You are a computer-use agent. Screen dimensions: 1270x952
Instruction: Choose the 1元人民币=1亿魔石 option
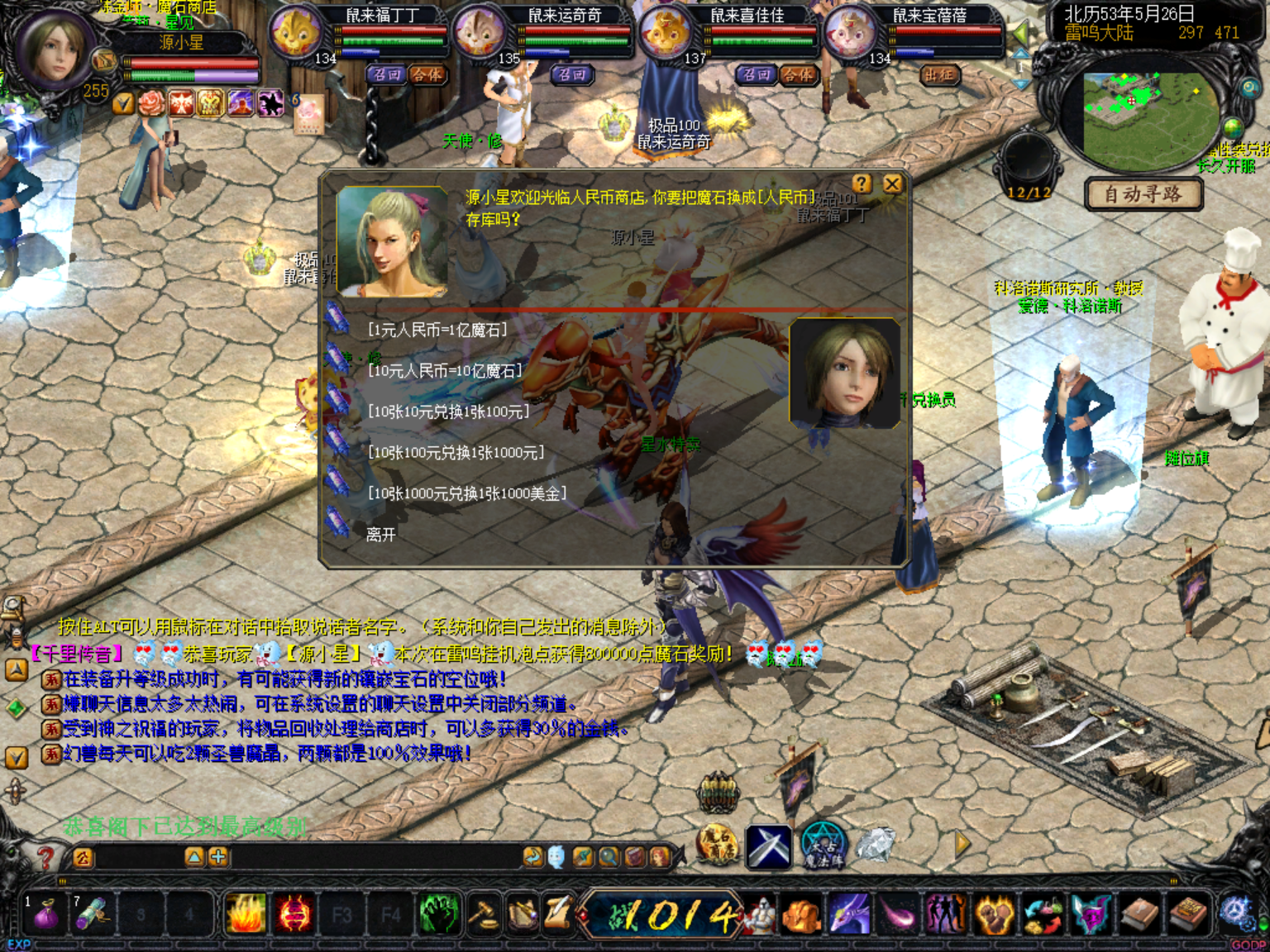(x=437, y=330)
